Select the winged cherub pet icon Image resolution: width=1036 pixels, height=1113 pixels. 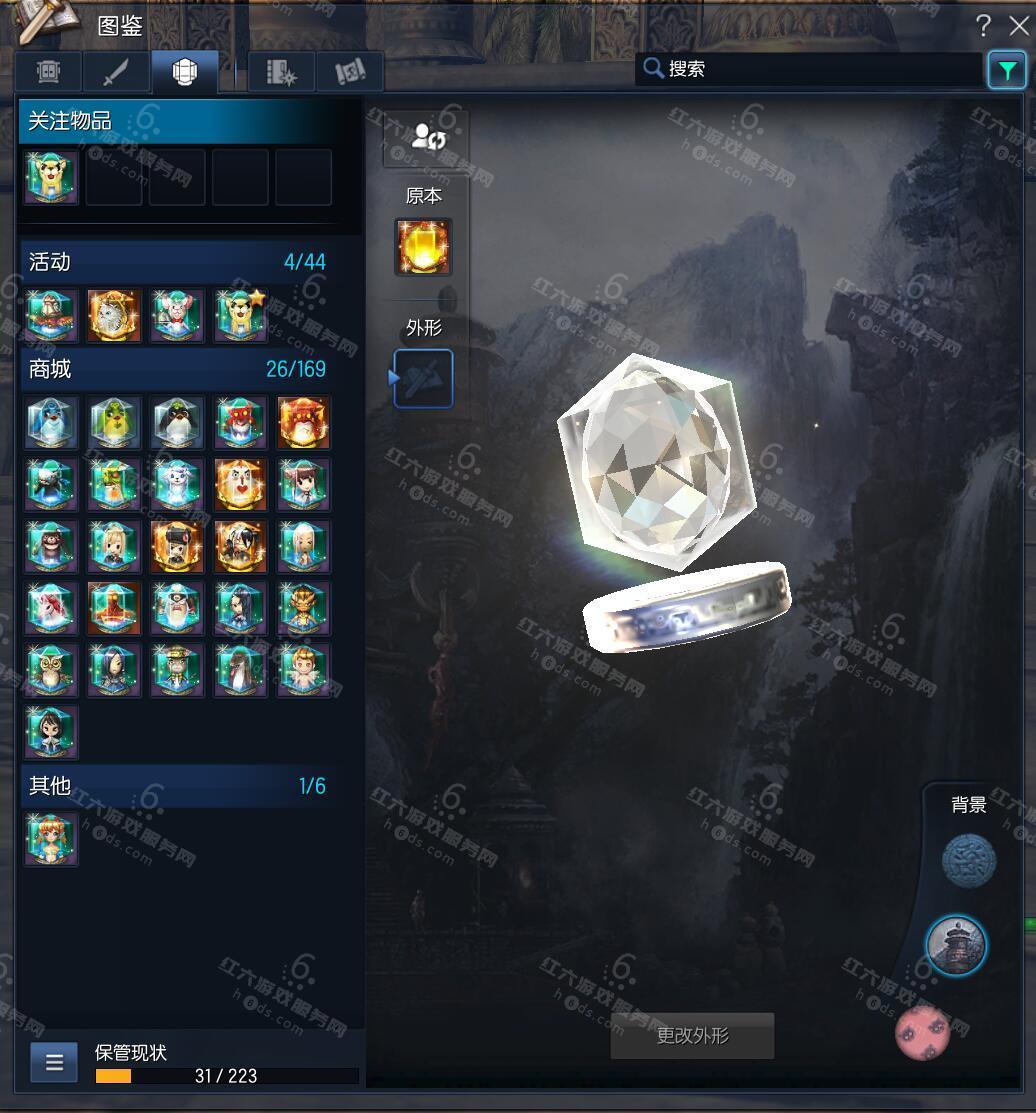303,669
